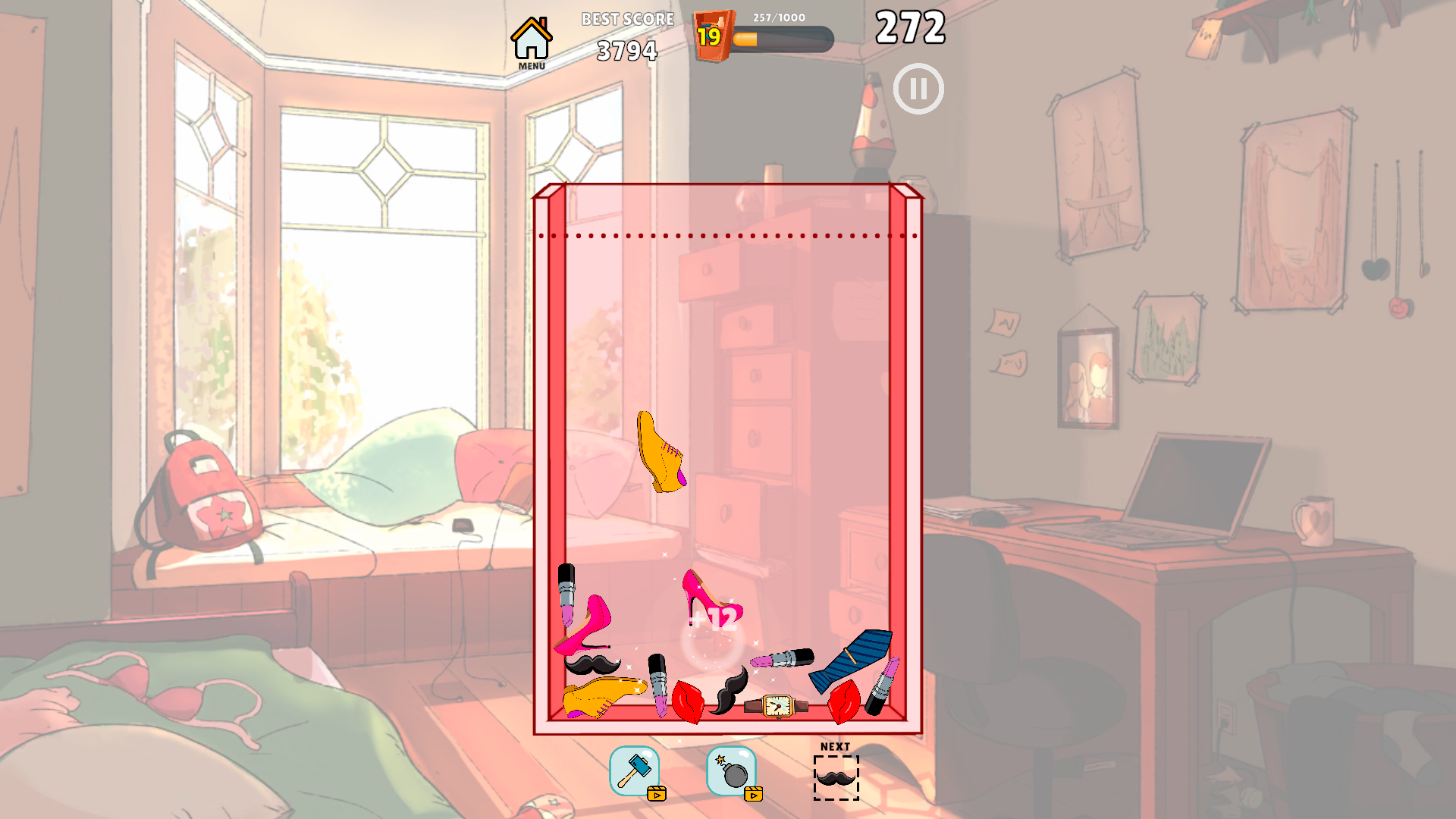Click the NEXT mustache preview
The image size is (1456, 819).
[835, 780]
